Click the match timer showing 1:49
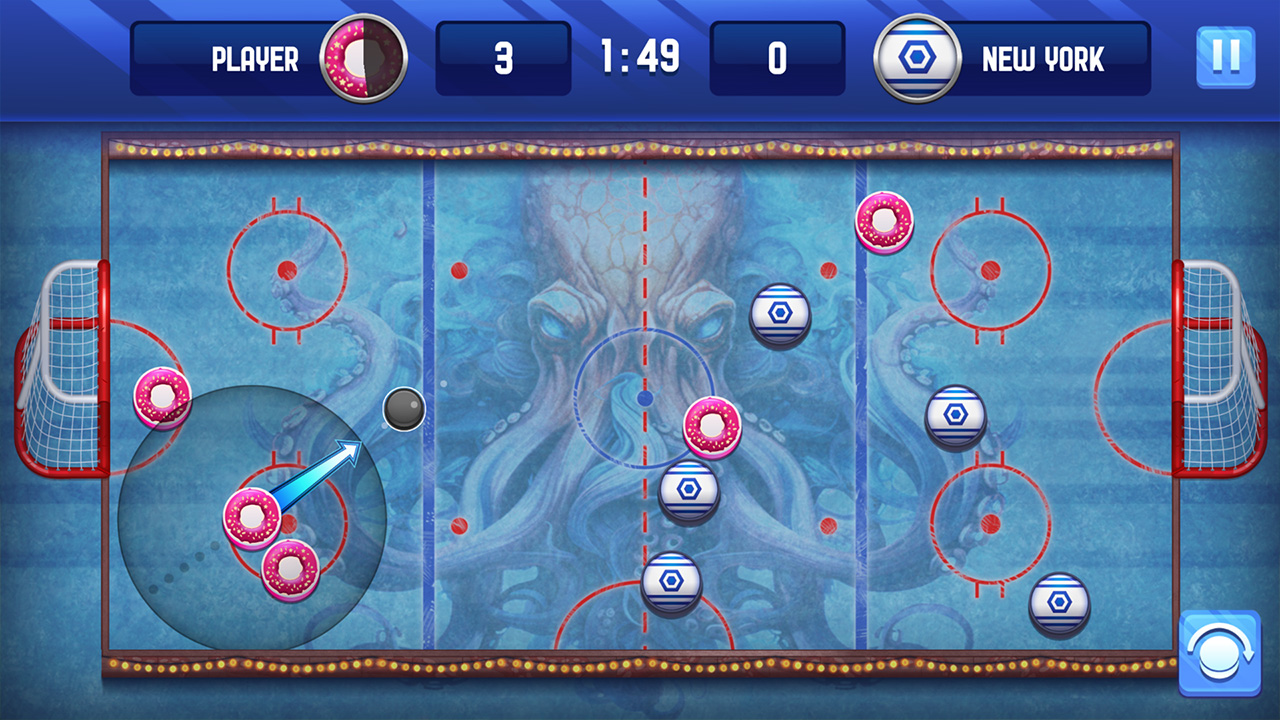 pos(640,57)
